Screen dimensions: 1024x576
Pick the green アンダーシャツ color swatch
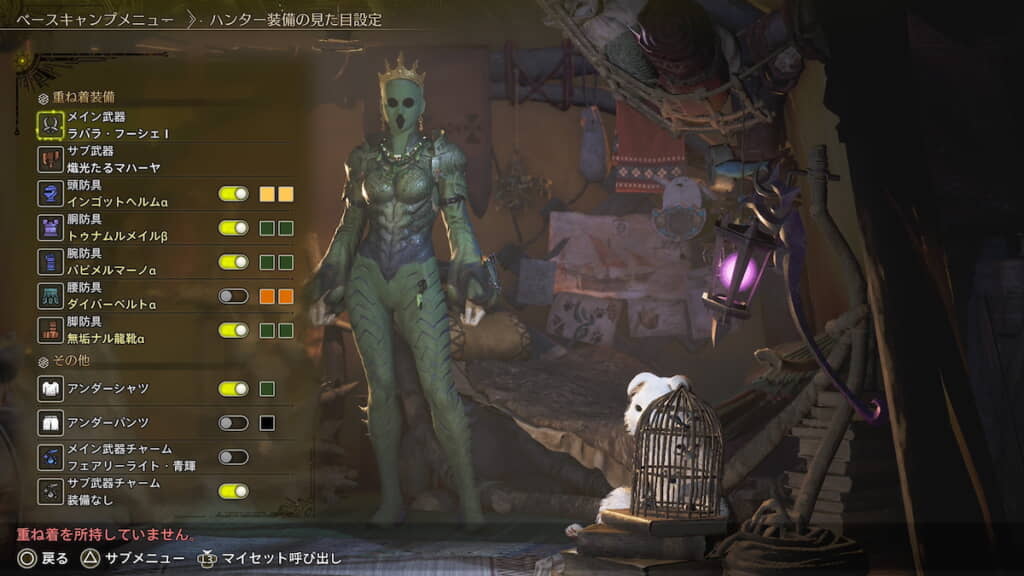pos(267,388)
